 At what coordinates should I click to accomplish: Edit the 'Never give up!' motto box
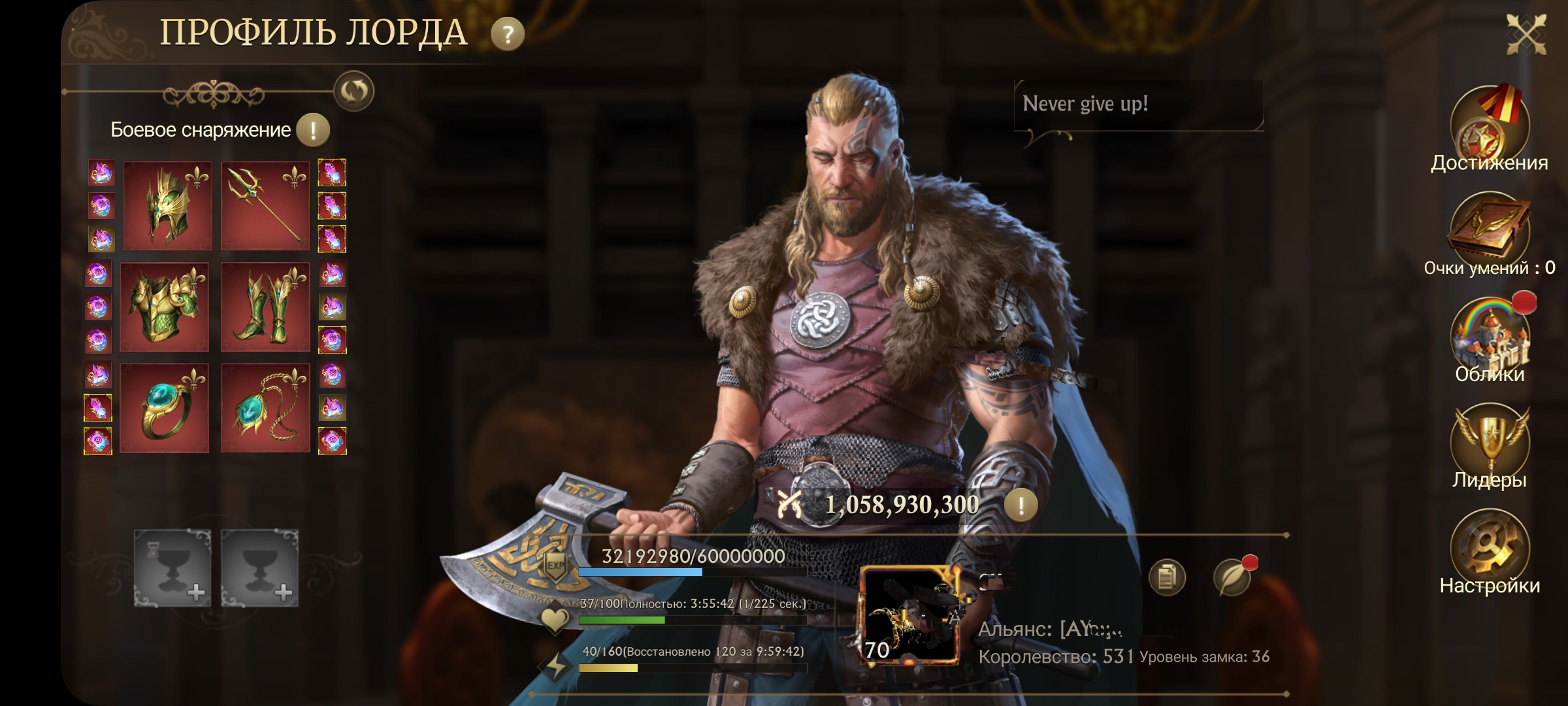1138,105
